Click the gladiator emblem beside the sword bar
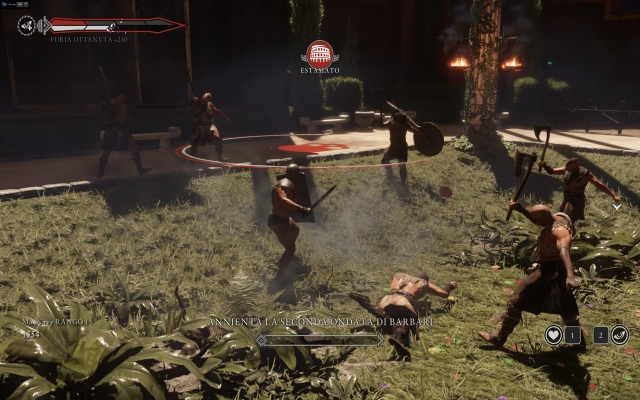 (x=27, y=25)
